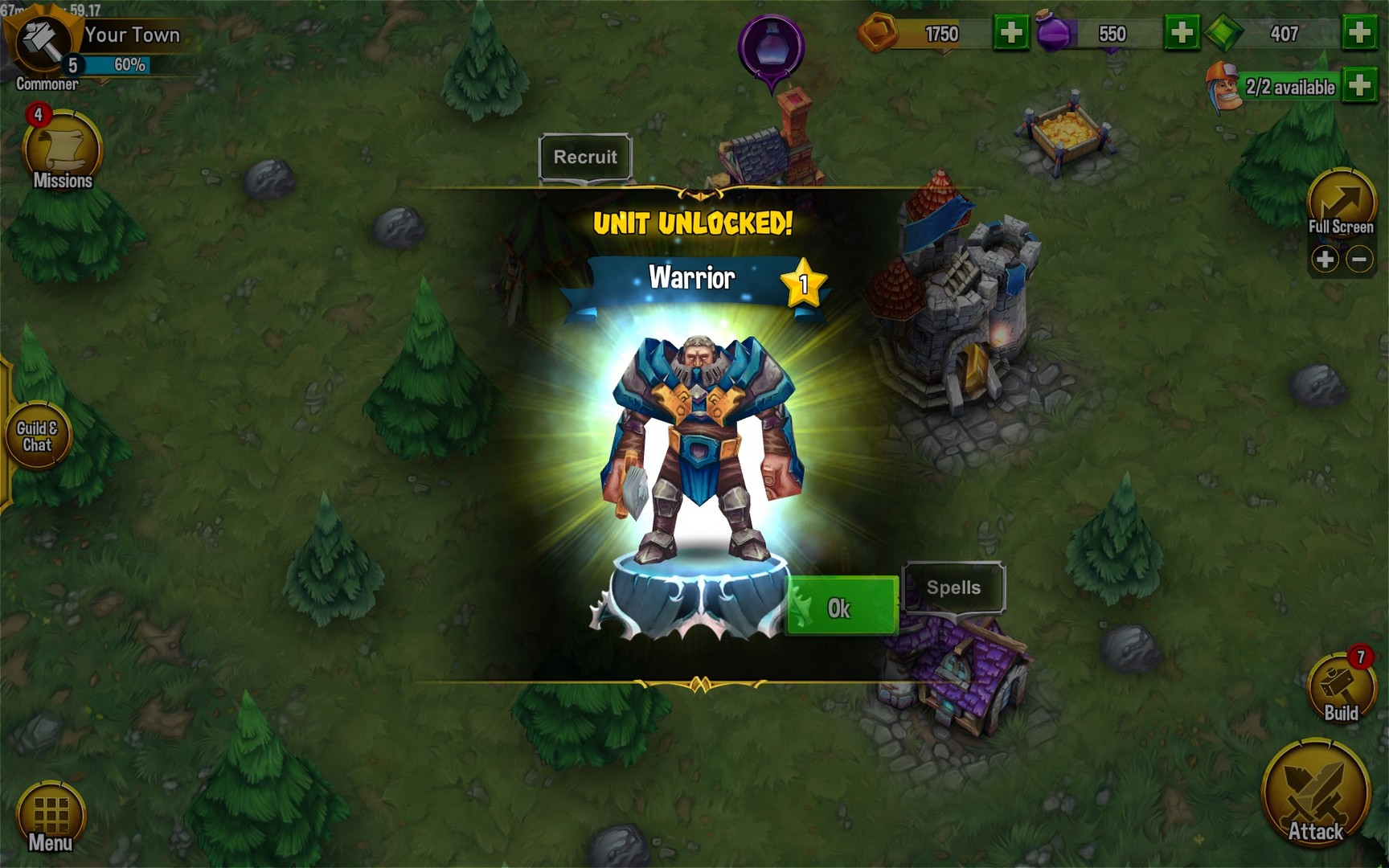Zoom in using the plus magnifier control
Screen dimensions: 1389x868
(x=1325, y=259)
